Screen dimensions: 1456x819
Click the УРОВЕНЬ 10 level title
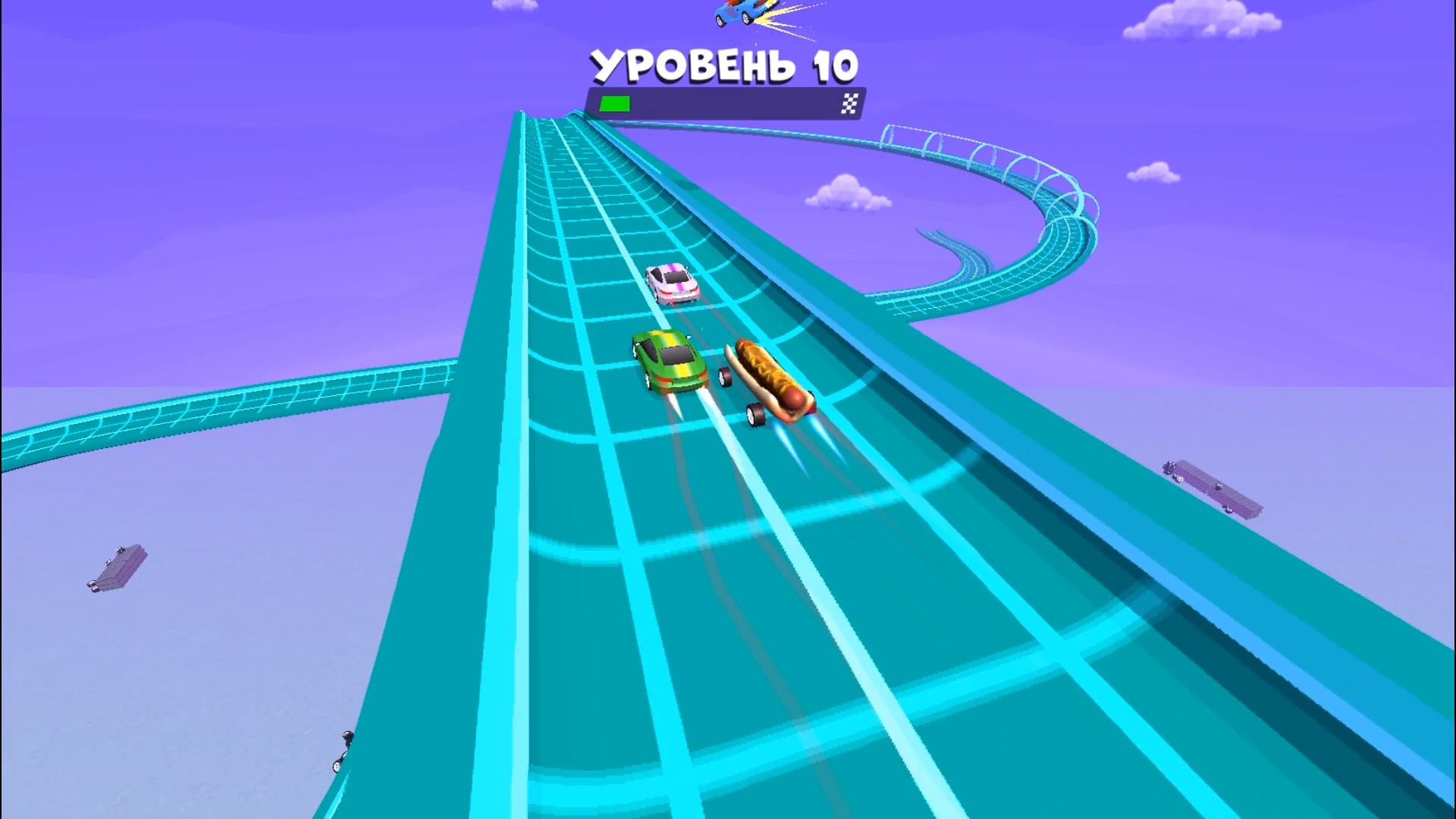(x=726, y=67)
